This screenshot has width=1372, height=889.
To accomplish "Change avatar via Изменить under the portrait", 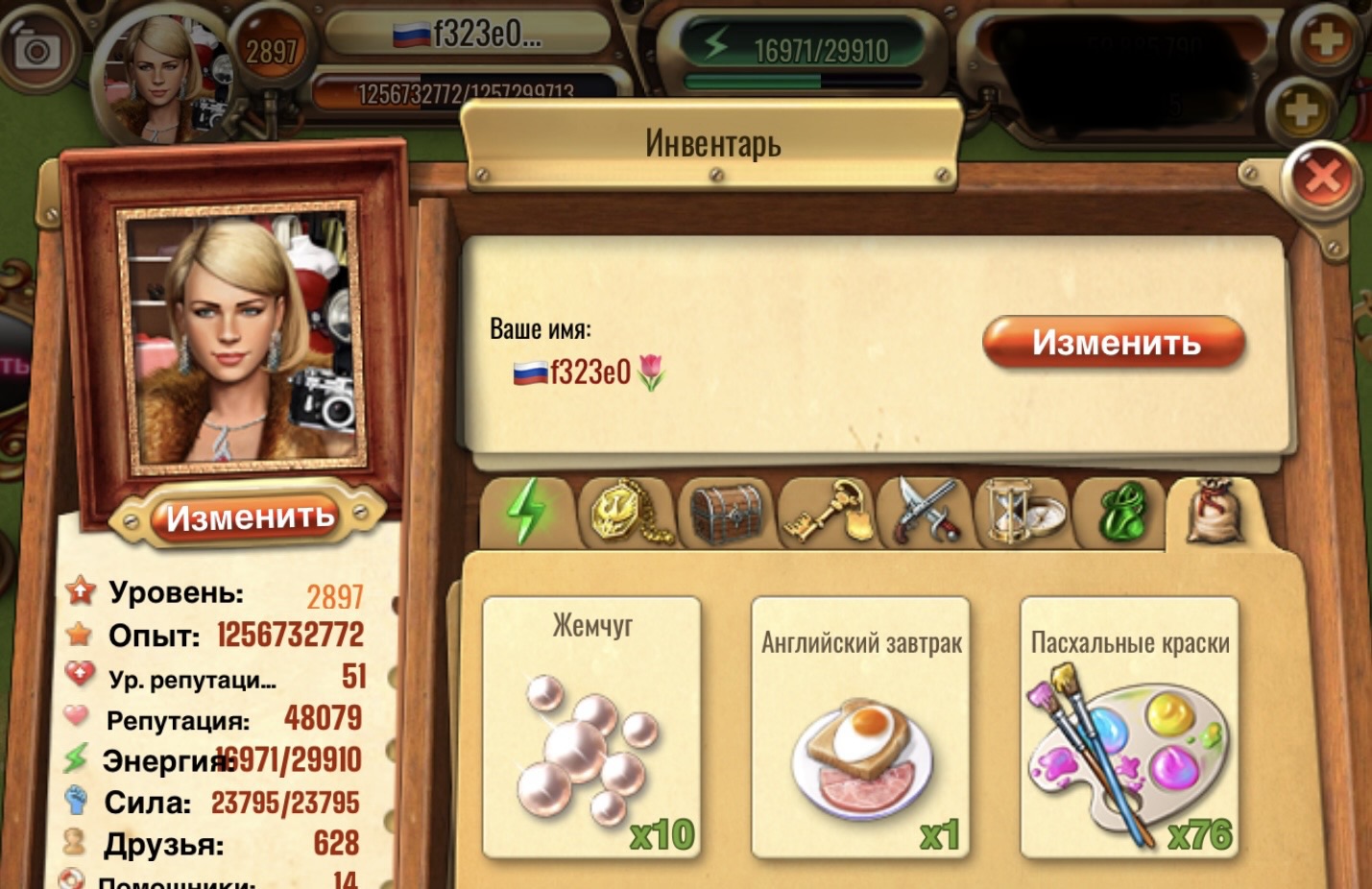I will point(250,517).
